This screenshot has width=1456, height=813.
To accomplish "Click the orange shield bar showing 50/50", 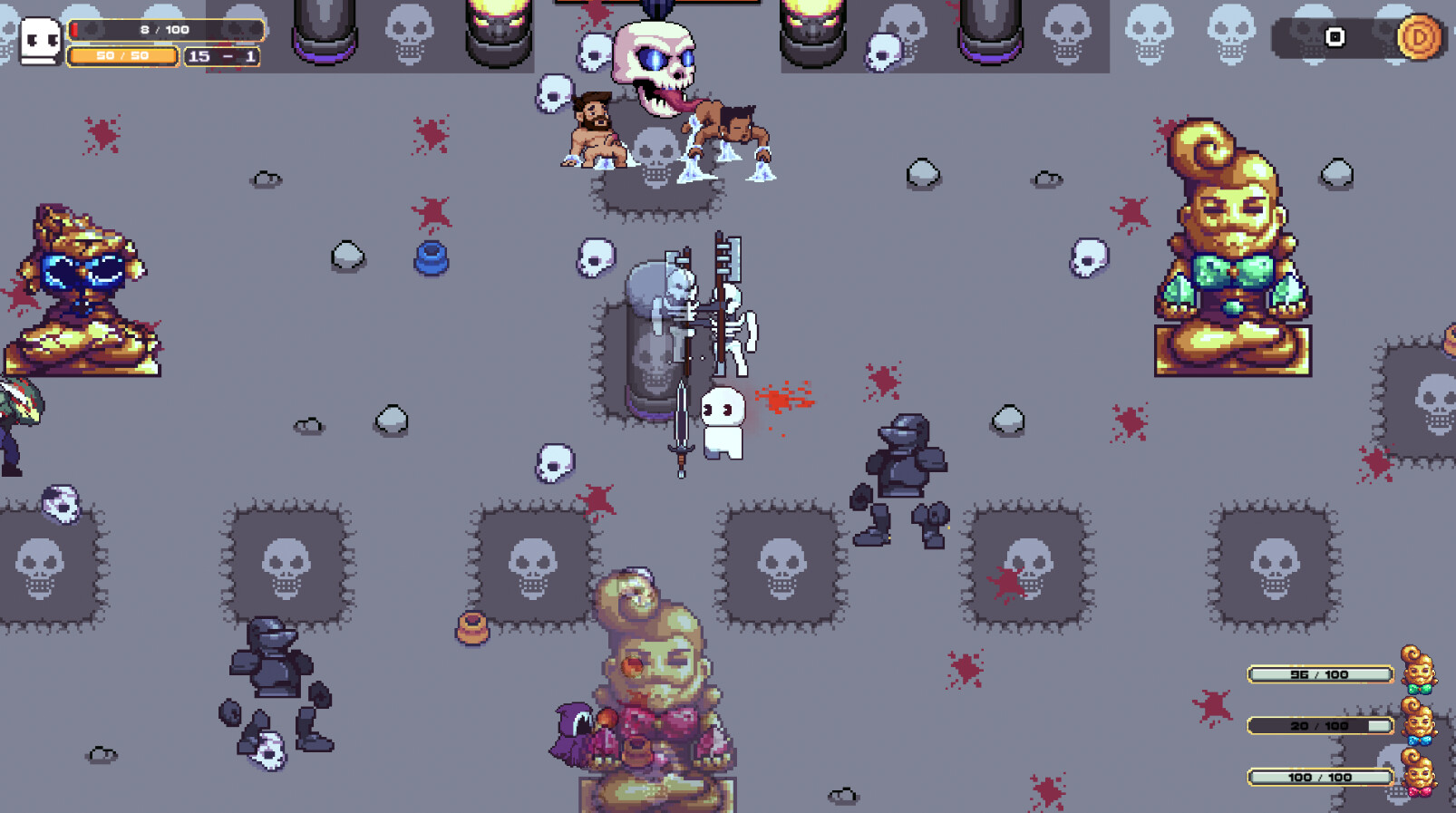I will 123,56.
